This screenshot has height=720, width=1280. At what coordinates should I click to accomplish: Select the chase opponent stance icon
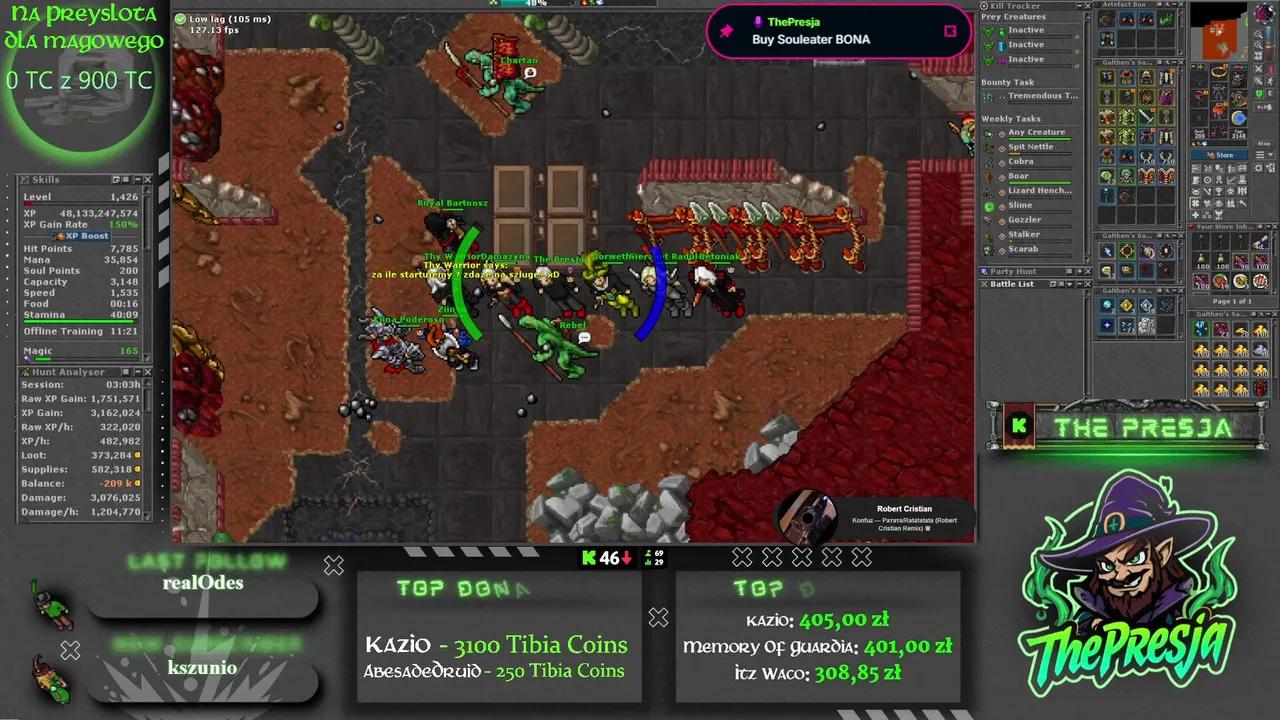point(1269,80)
